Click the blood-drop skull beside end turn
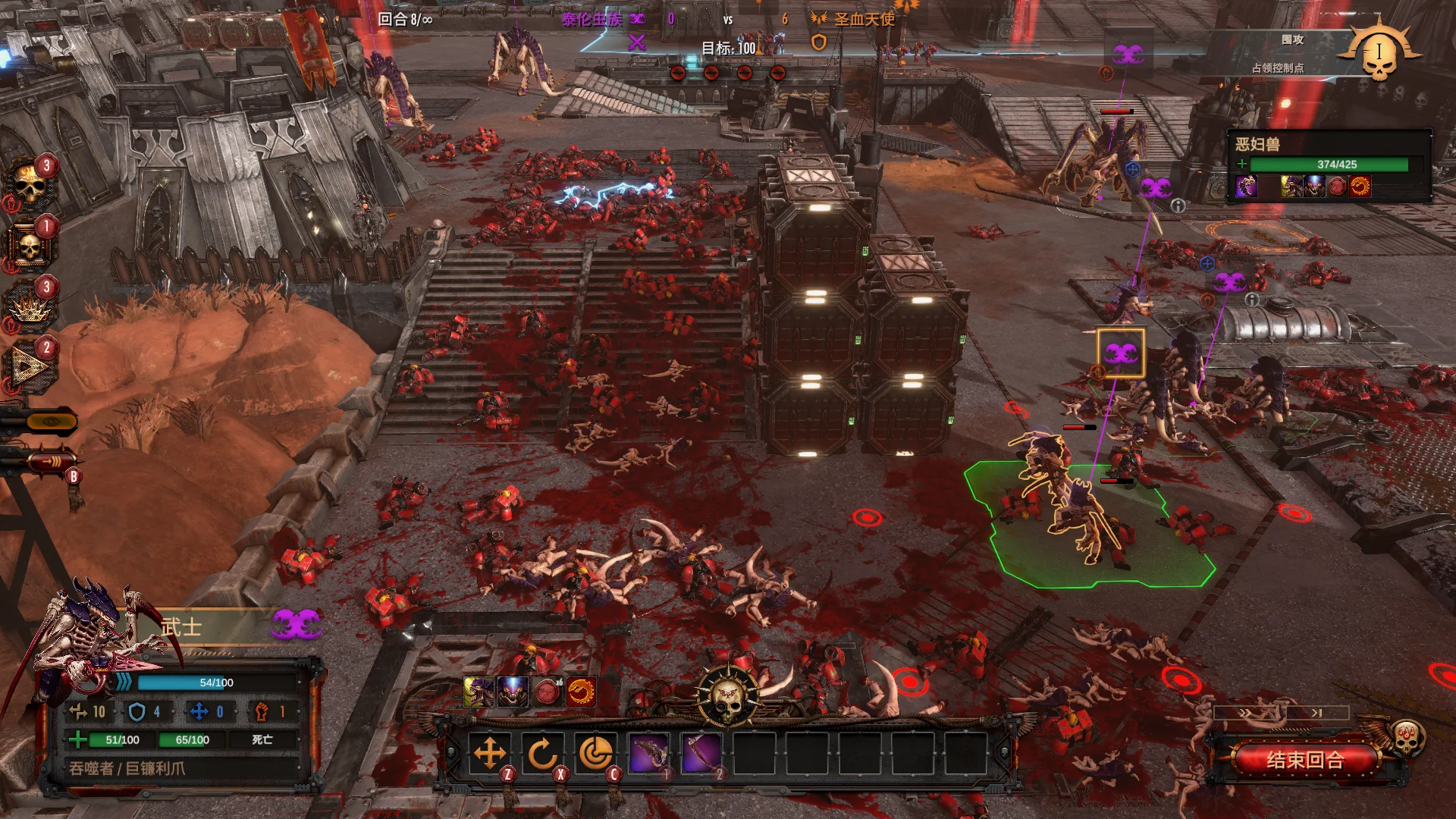Viewport: 1456px width, 819px height. coord(1407,736)
